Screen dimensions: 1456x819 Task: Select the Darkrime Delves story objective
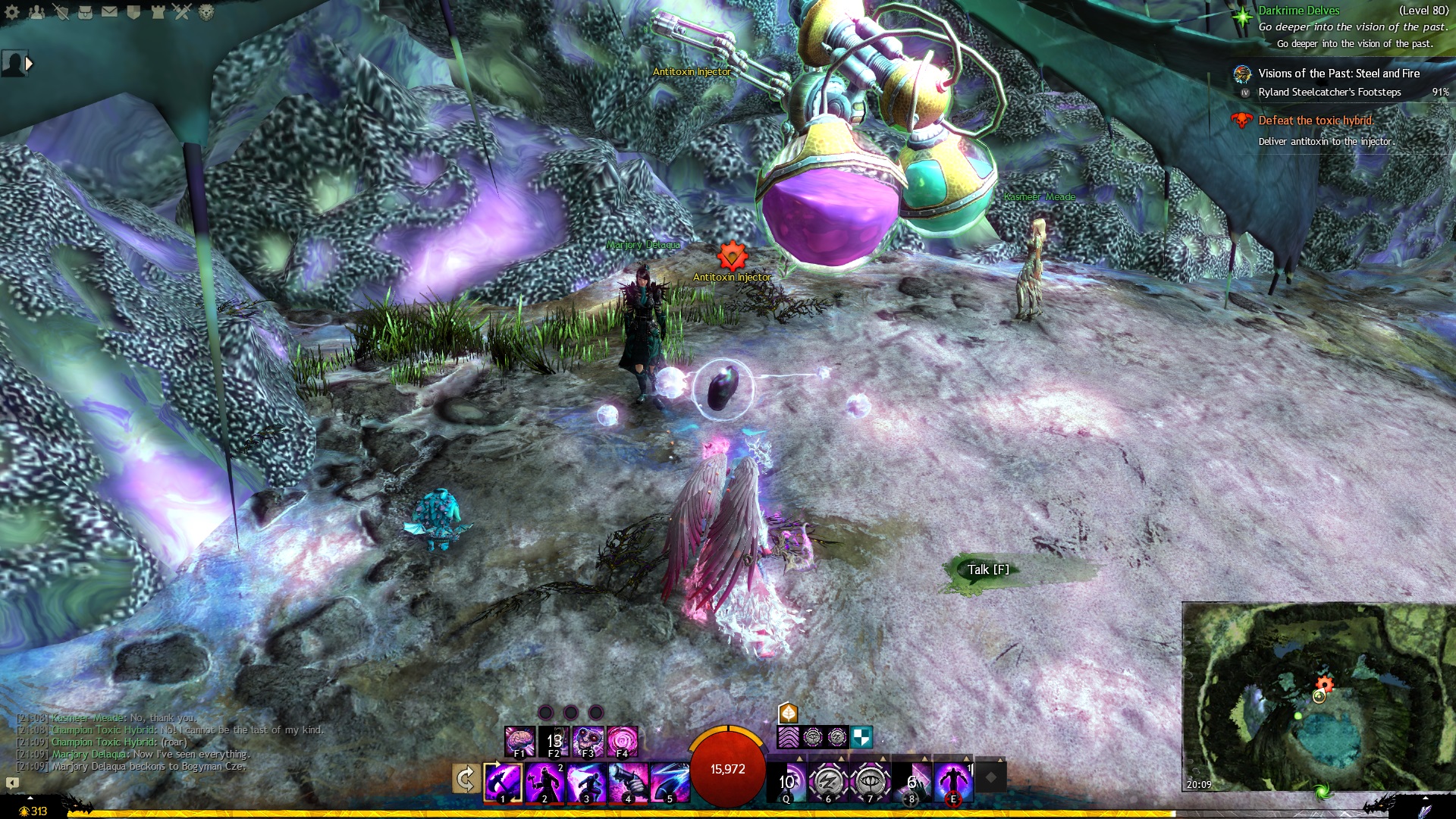point(1298,11)
